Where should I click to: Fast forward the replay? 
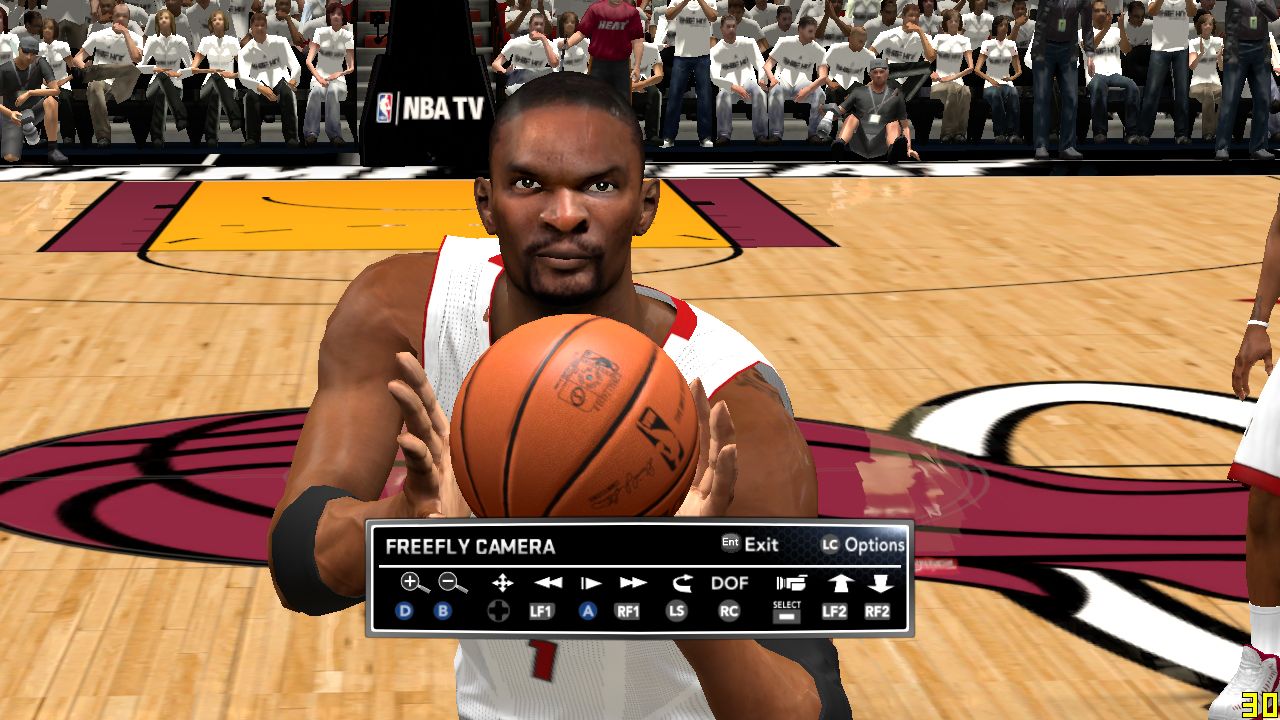[632, 582]
